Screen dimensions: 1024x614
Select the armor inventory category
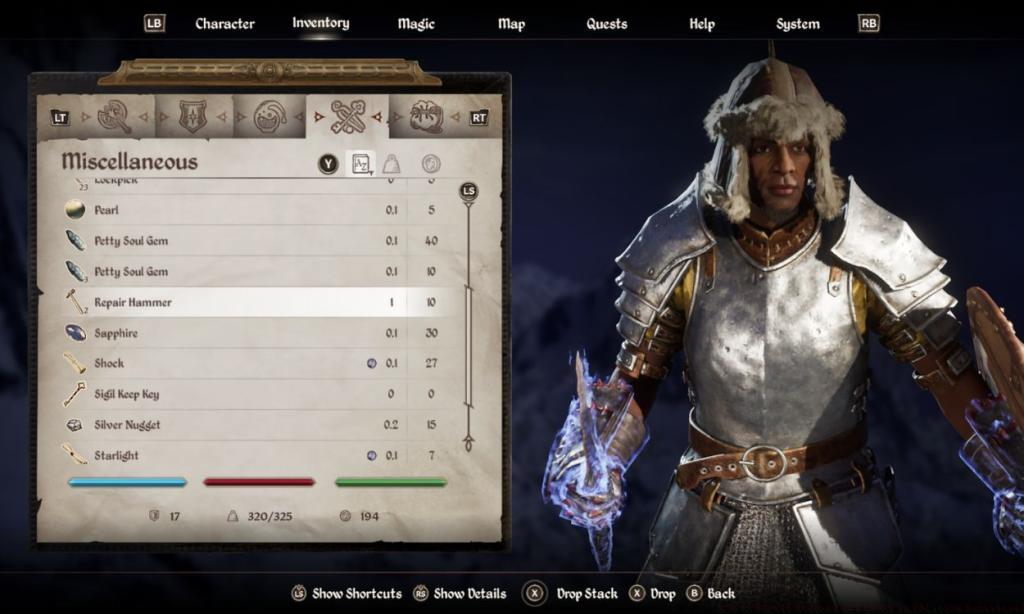(x=193, y=117)
